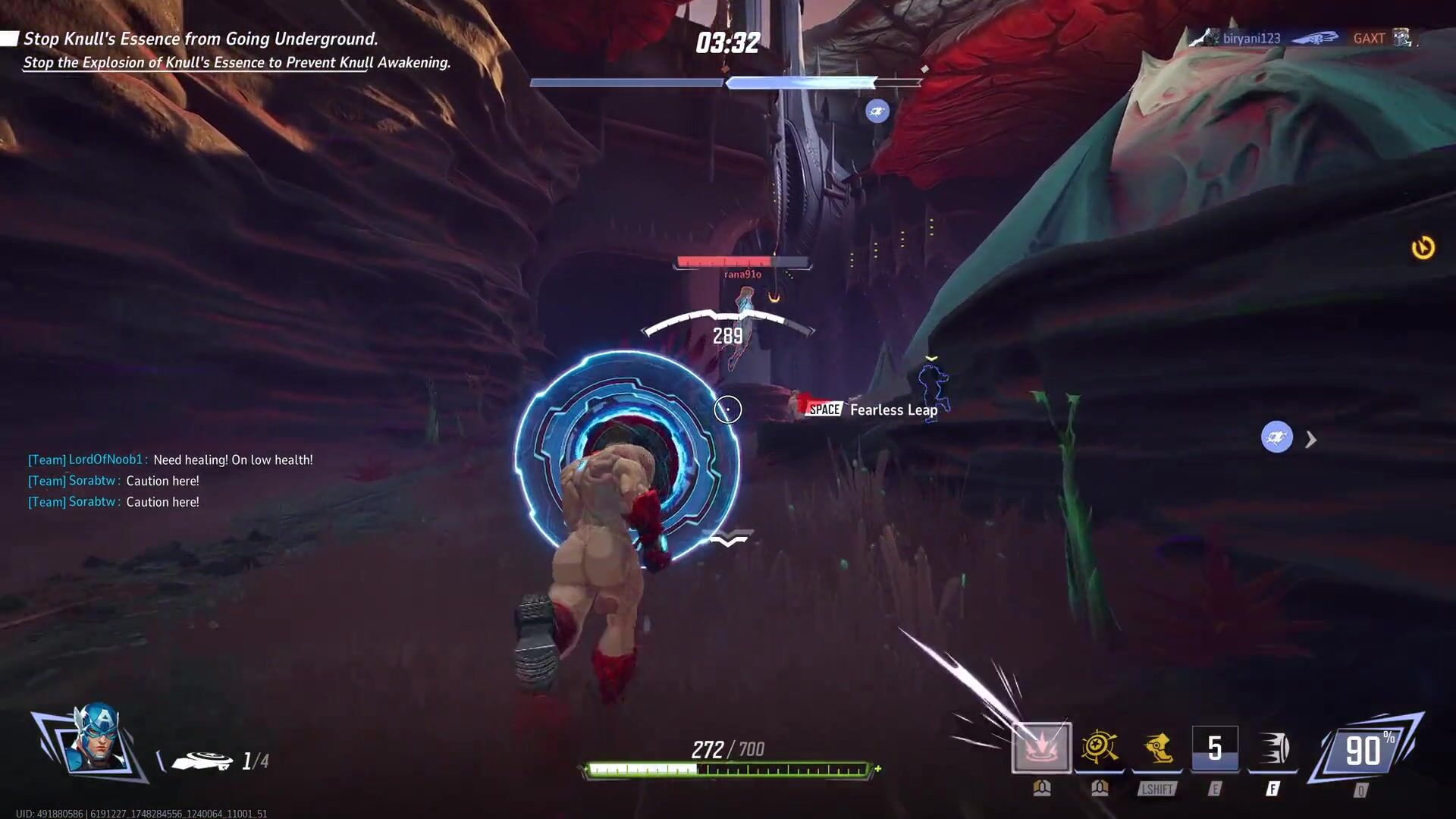Select the round team-up icon beside the arrow

click(x=1276, y=438)
